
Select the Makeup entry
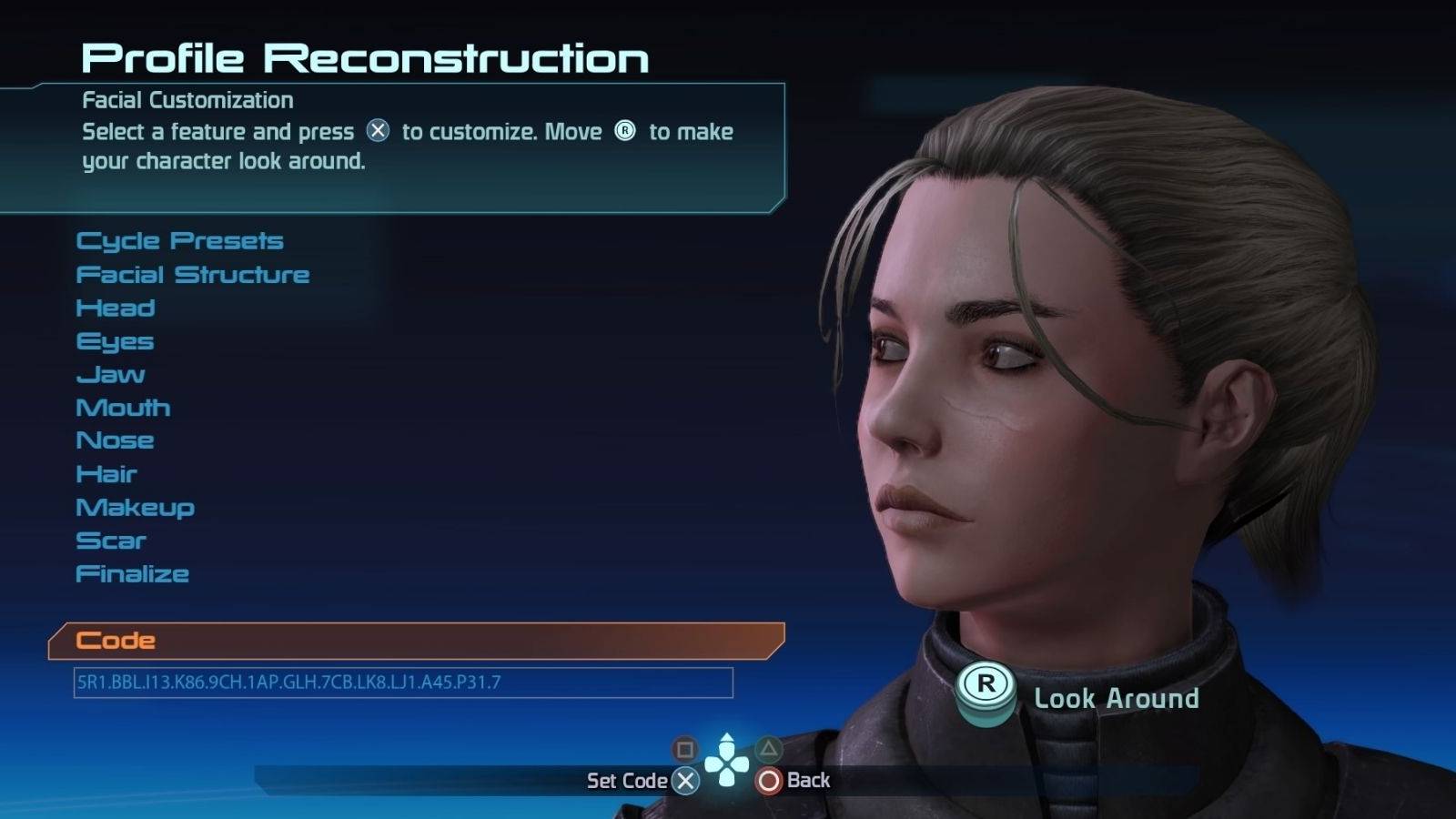click(135, 508)
